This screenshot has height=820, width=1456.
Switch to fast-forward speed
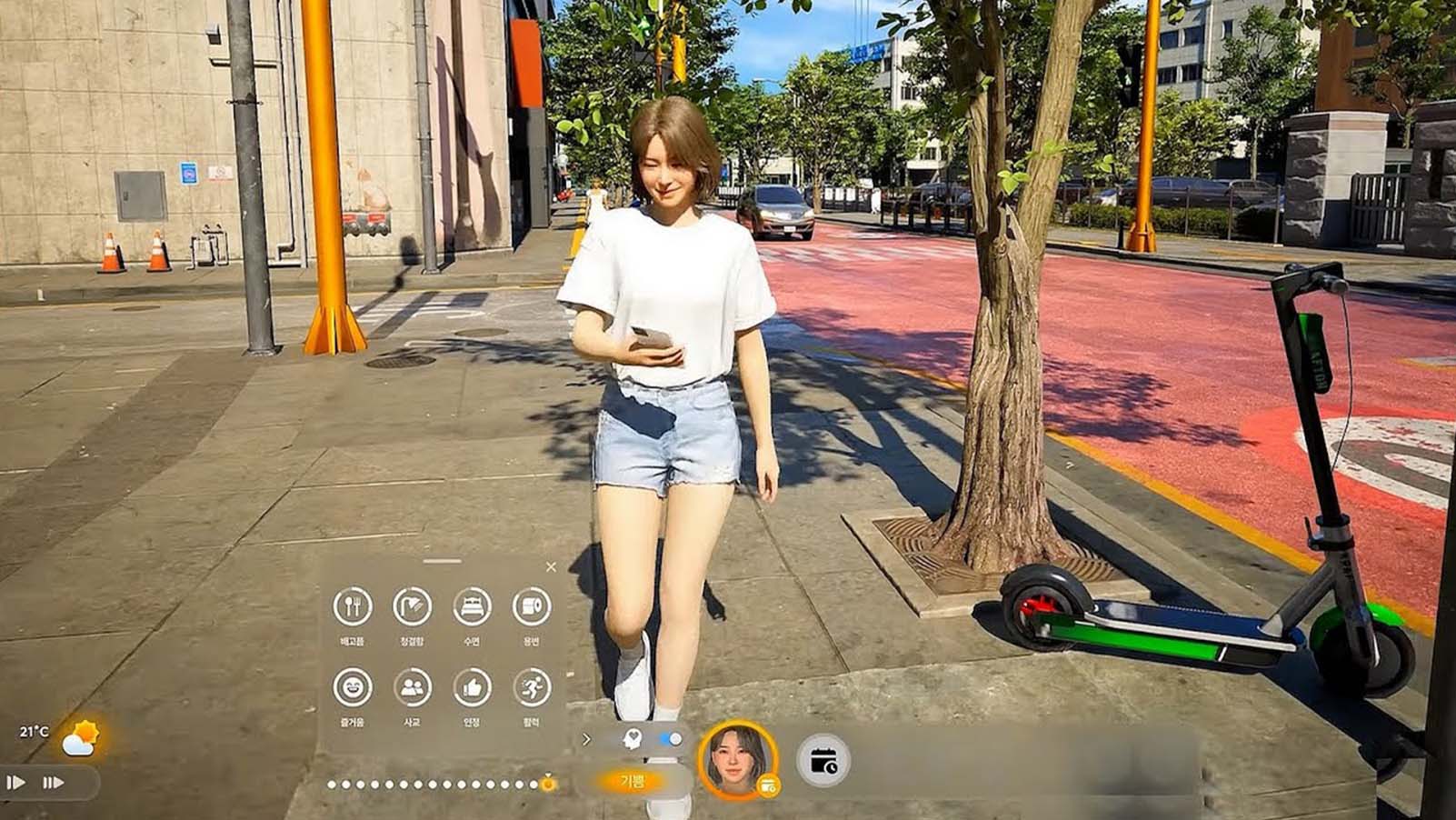point(53,782)
